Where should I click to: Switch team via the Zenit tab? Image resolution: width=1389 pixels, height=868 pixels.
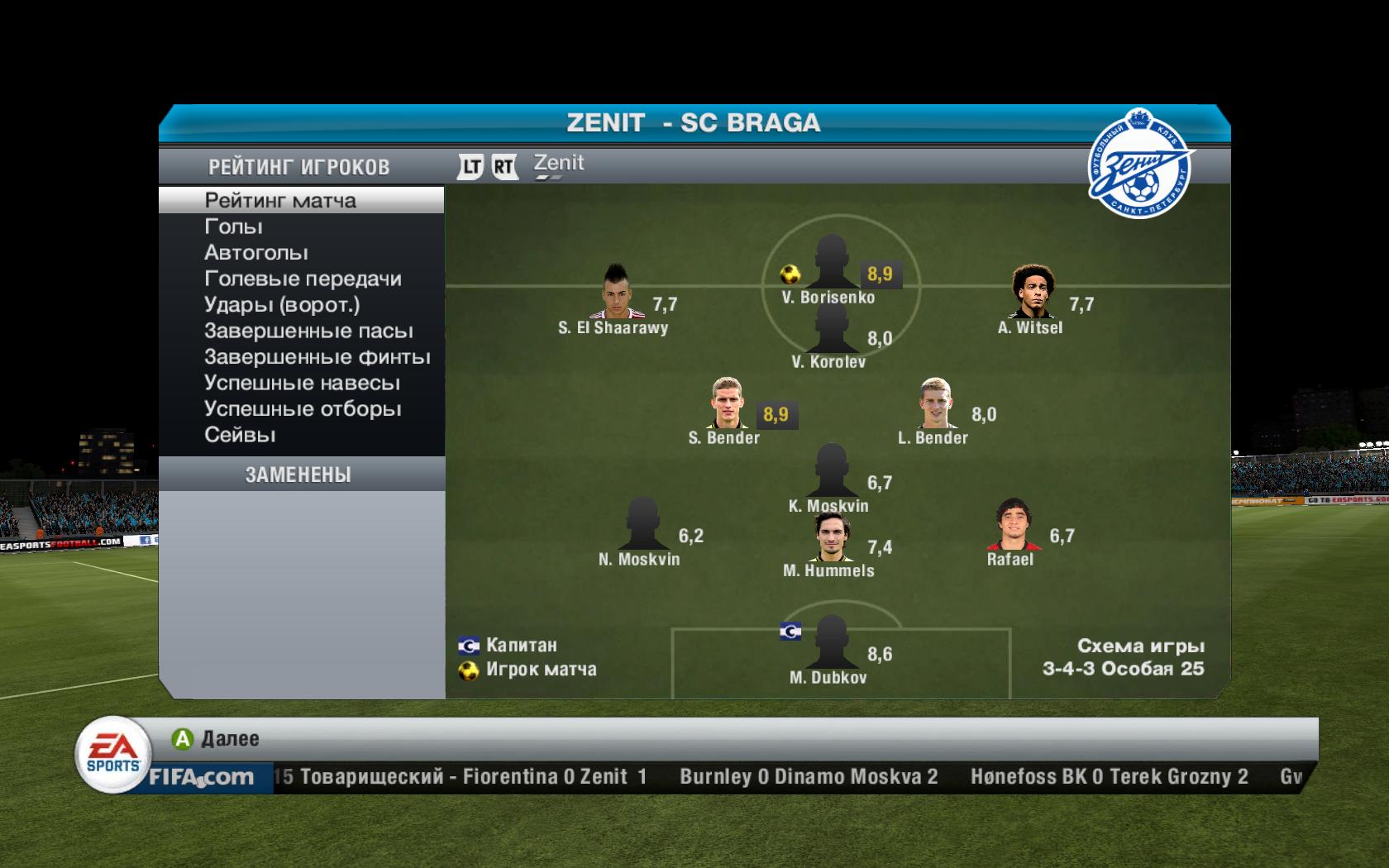[x=559, y=165]
